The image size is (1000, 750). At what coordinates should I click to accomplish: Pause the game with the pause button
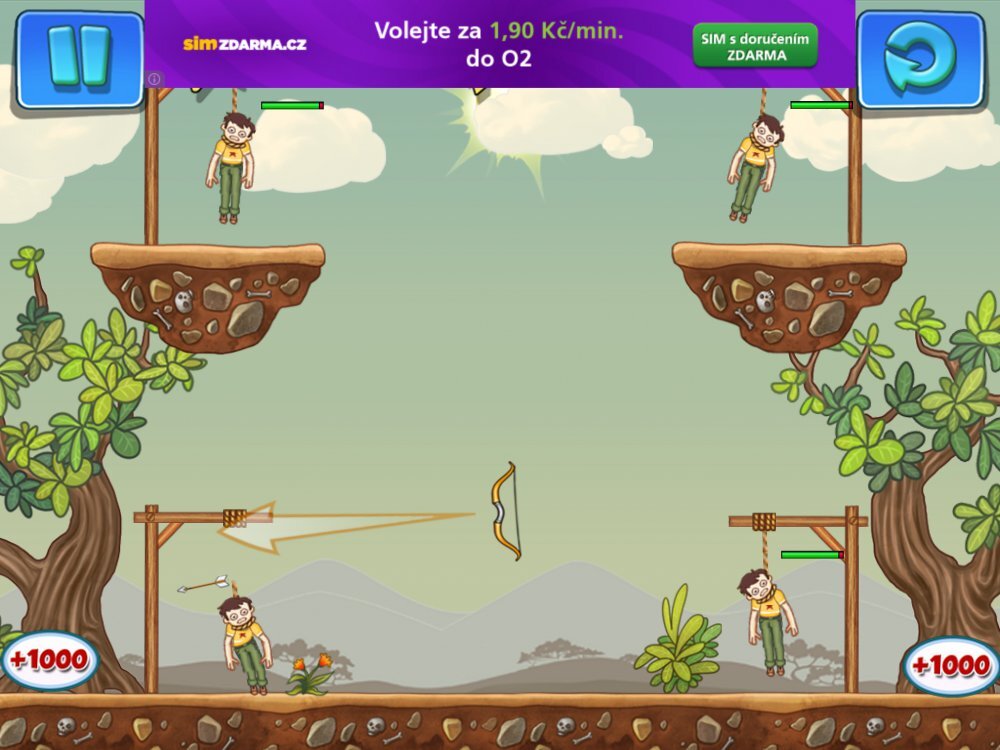pyautogui.click(x=79, y=58)
